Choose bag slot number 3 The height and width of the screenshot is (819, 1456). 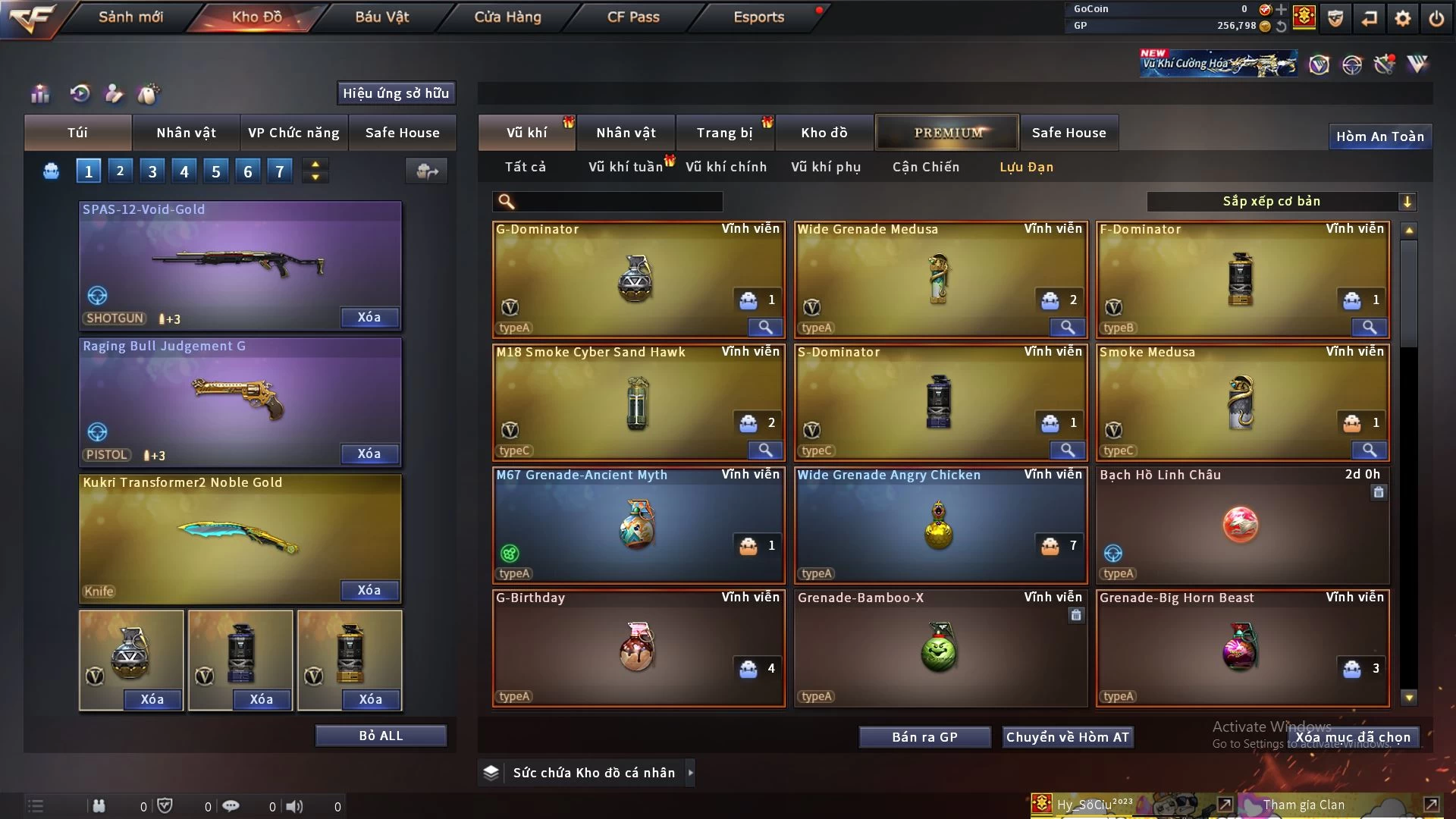point(152,171)
